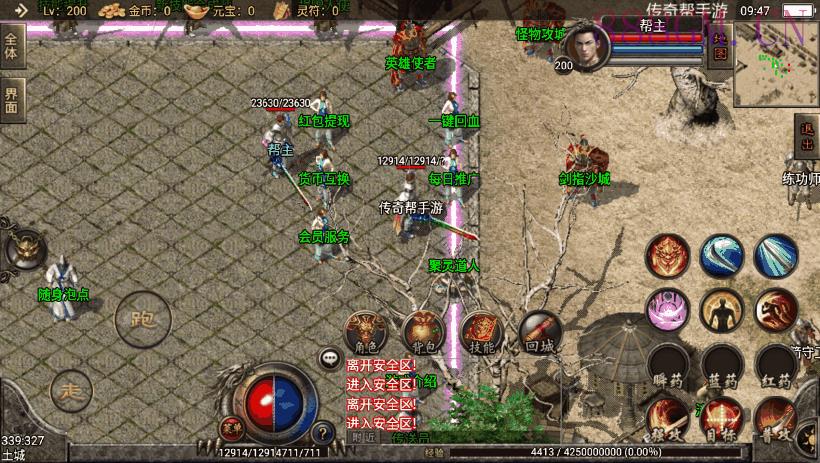This screenshot has height=463, width=820.
Task: Cast the pink swirl energy skill
Action: pyautogui.click(x=667, y=311)
